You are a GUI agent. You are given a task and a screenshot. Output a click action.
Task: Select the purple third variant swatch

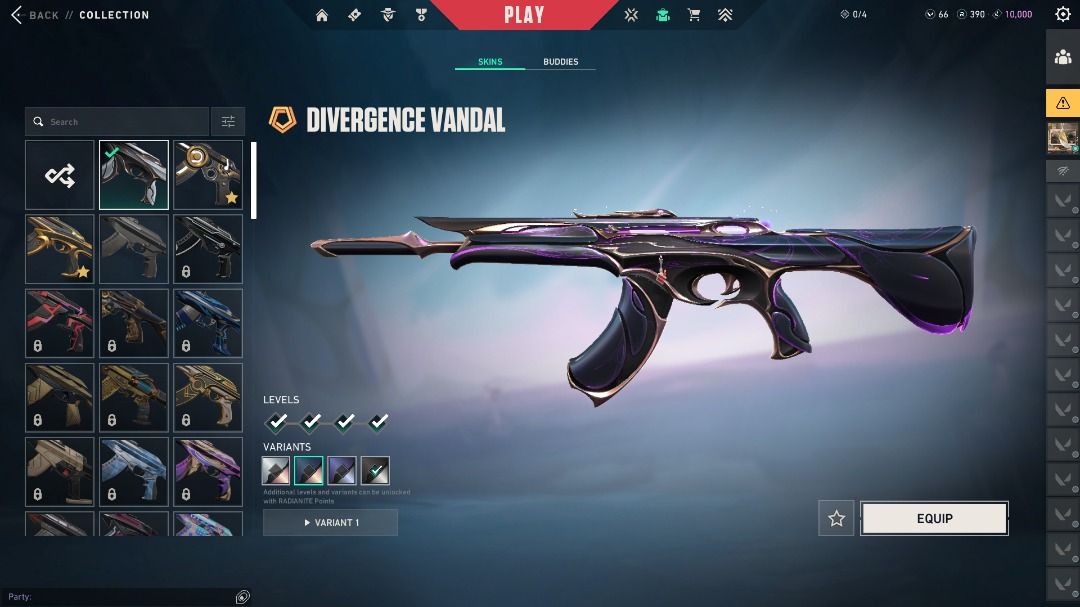[342, 470]
